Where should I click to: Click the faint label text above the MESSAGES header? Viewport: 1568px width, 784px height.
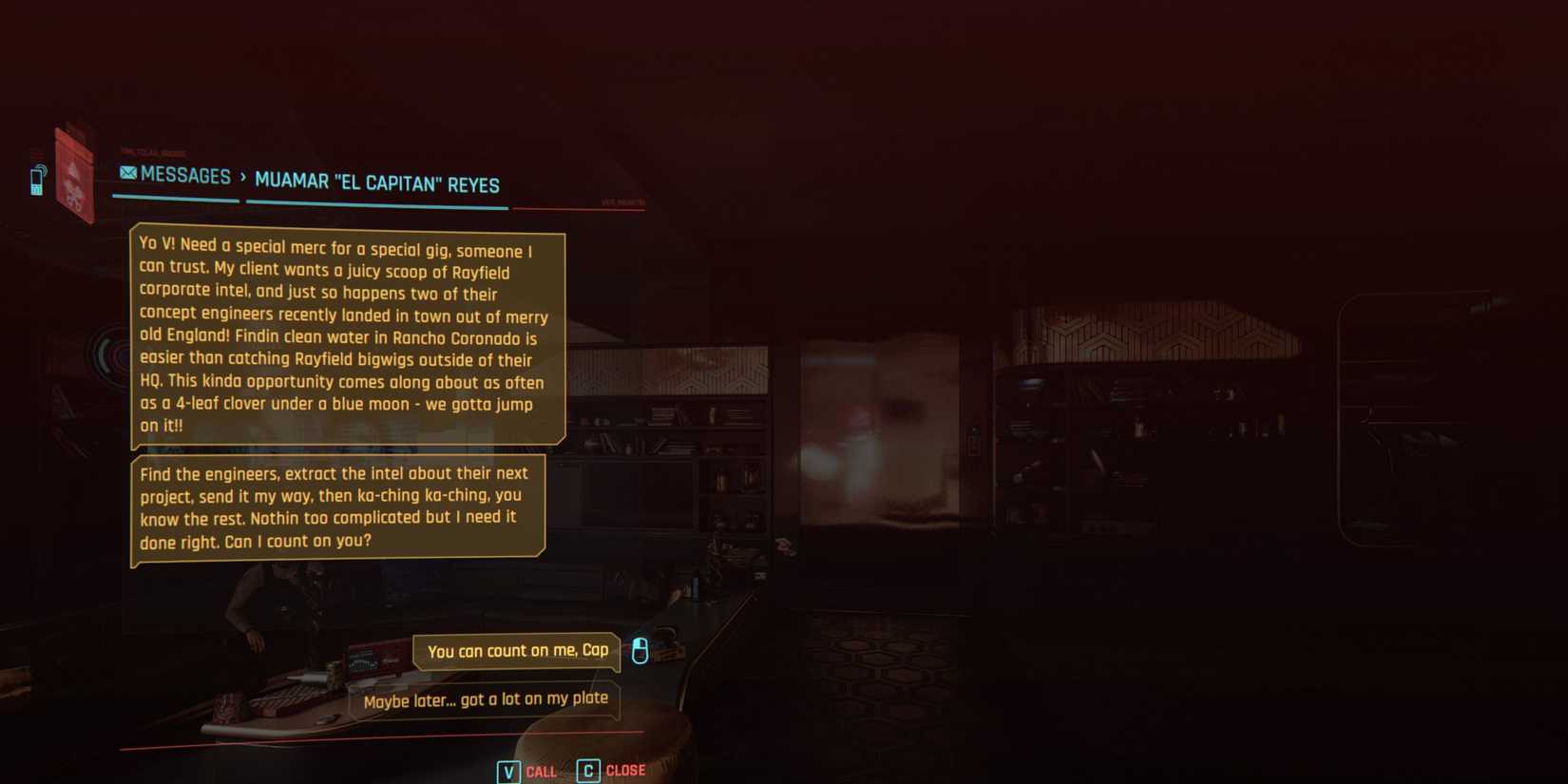[x=152, y=152]
